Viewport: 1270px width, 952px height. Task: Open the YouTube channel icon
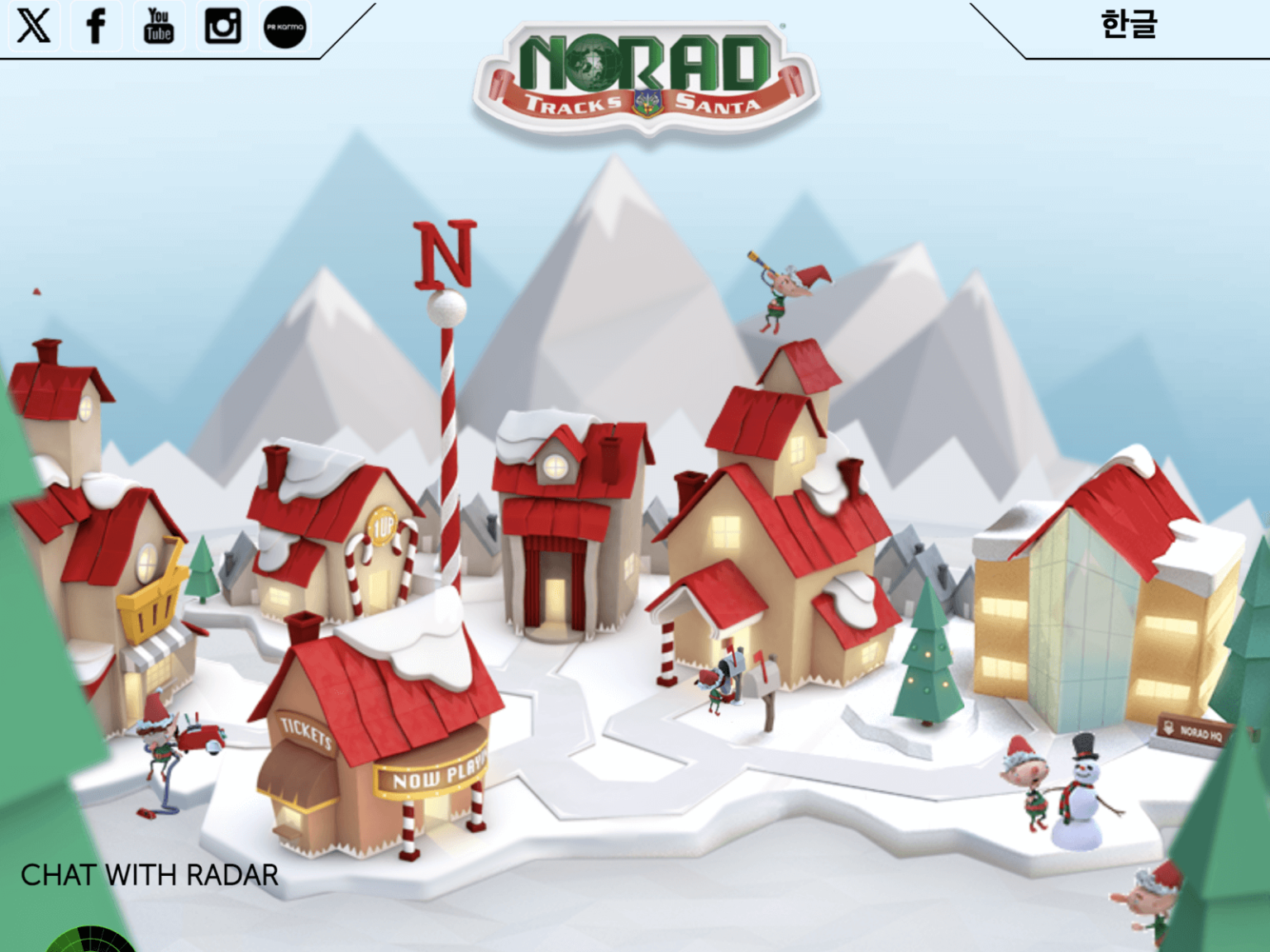point(159,26)
